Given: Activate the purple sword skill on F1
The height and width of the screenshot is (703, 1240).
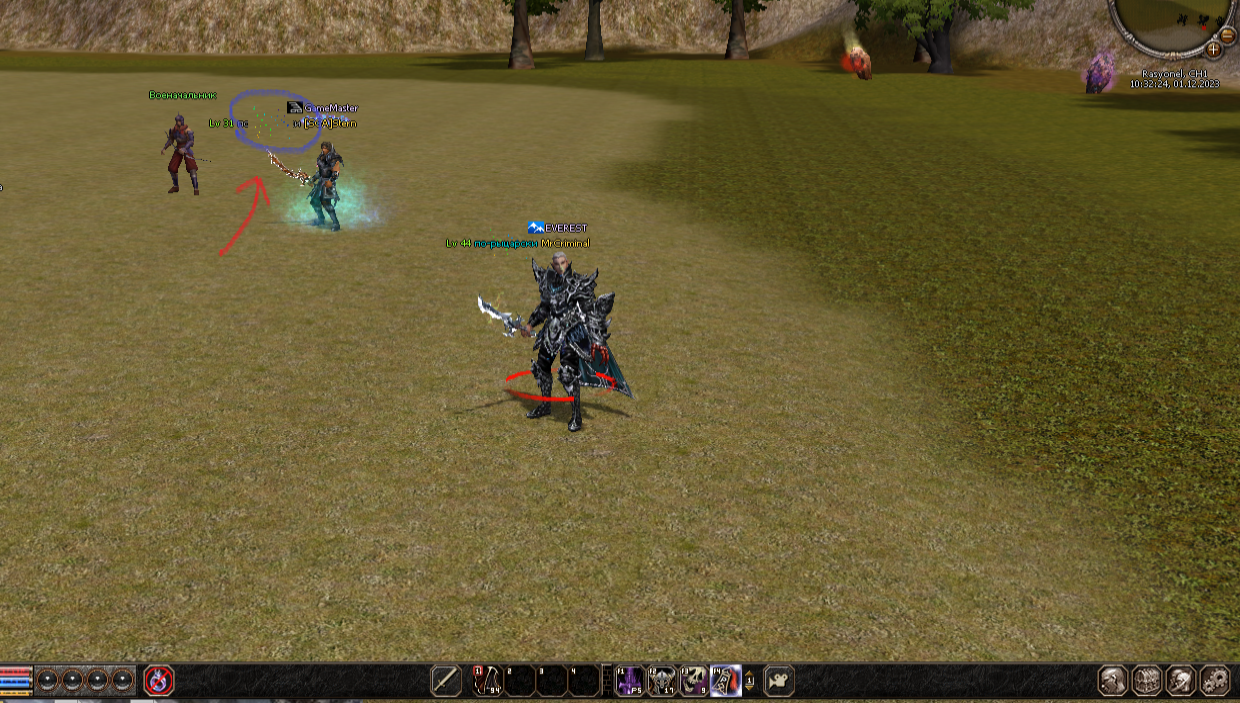Looking at the screenshot, I should point(630,681).
